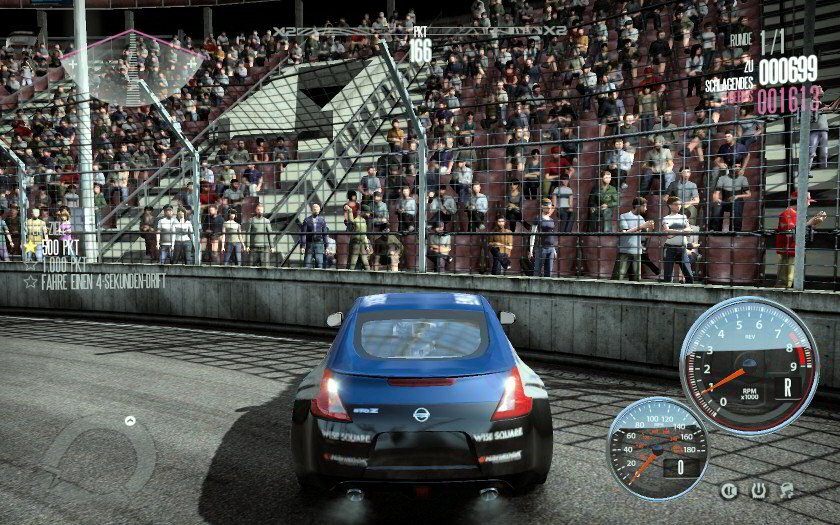The width and height of the screenshot is (840, 525).
Task: Click the speedometer gauge
Action: [x=657, y=449]
